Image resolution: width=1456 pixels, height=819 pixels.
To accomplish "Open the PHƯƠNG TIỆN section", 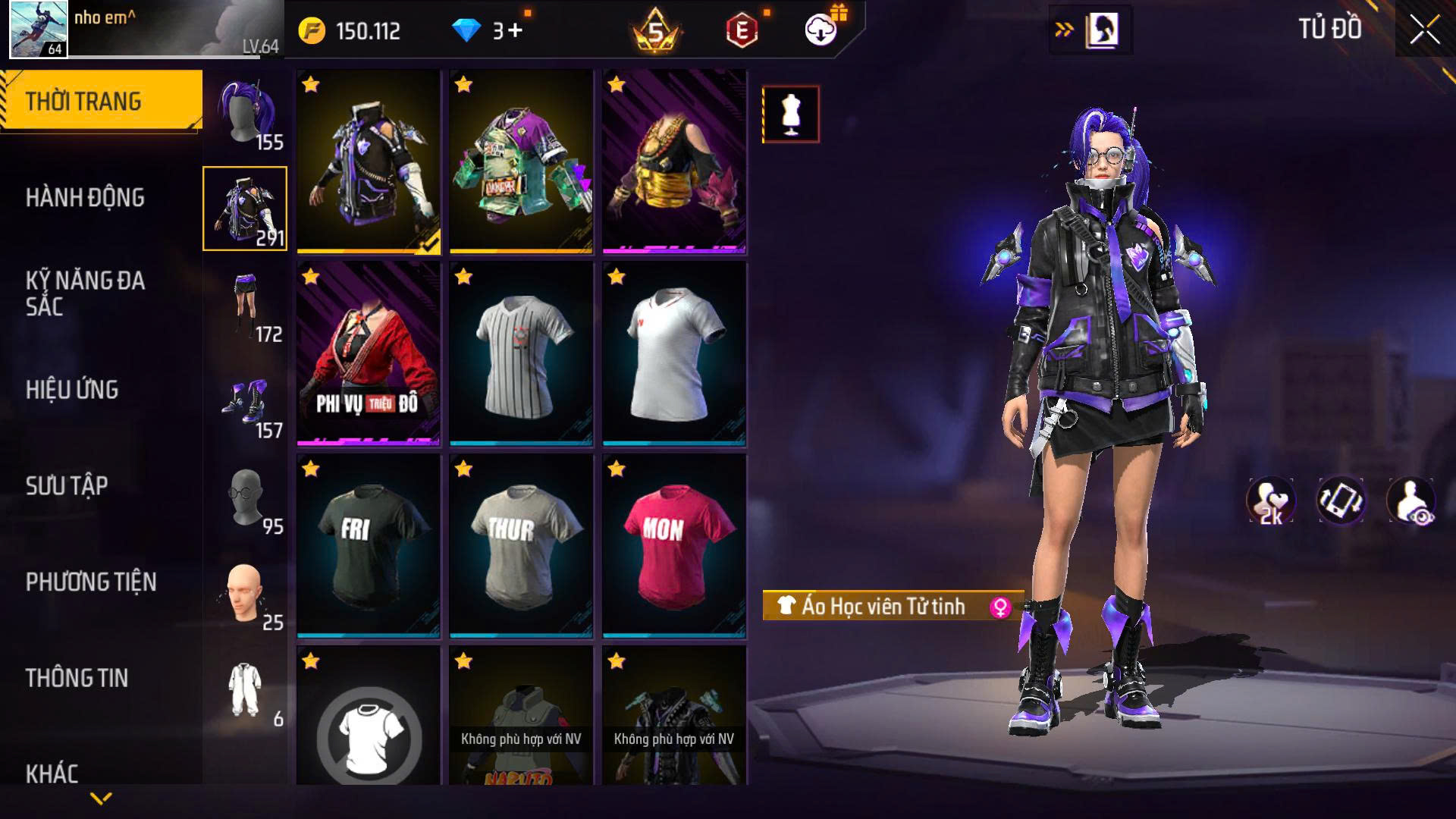I will pyautogui.click(x=91, y=582).
